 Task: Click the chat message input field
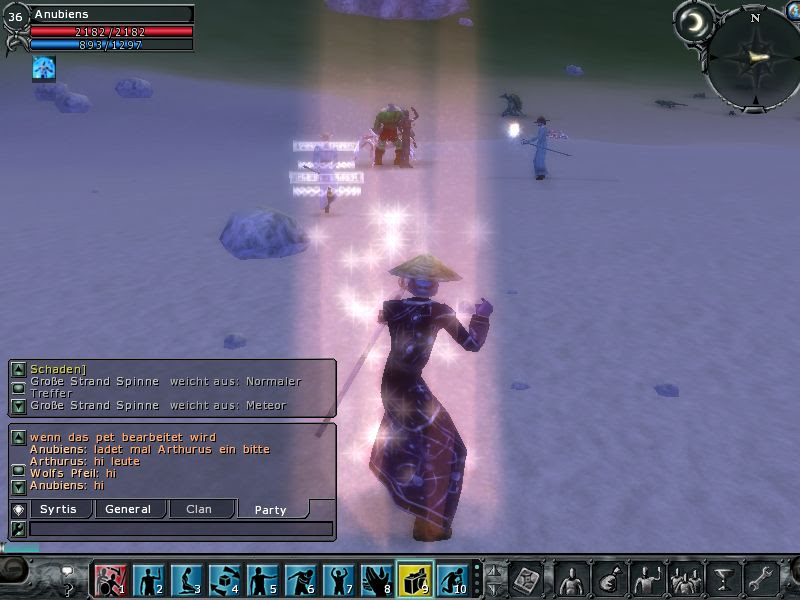pyautogui.click(x=180, y=528)
